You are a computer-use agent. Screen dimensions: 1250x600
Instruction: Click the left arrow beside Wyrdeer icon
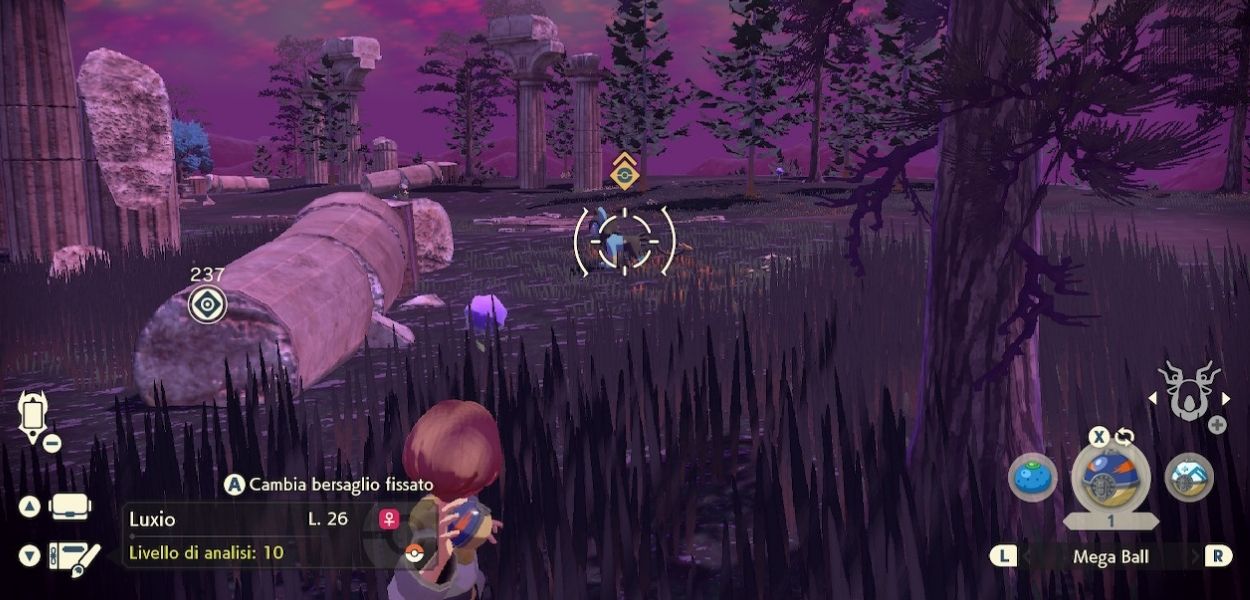coord(1151,398)
